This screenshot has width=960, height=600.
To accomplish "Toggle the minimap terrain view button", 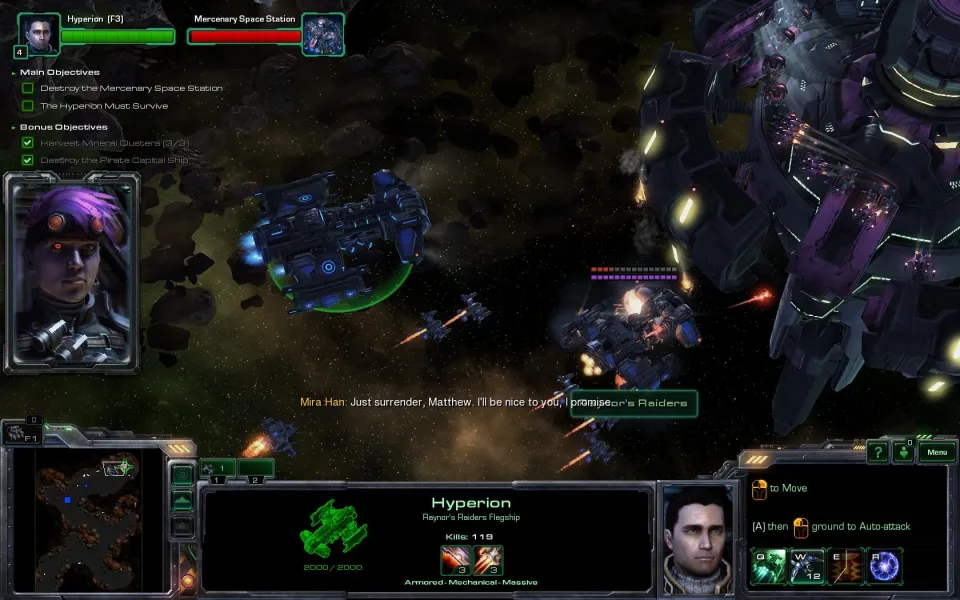I will point(183,500).
